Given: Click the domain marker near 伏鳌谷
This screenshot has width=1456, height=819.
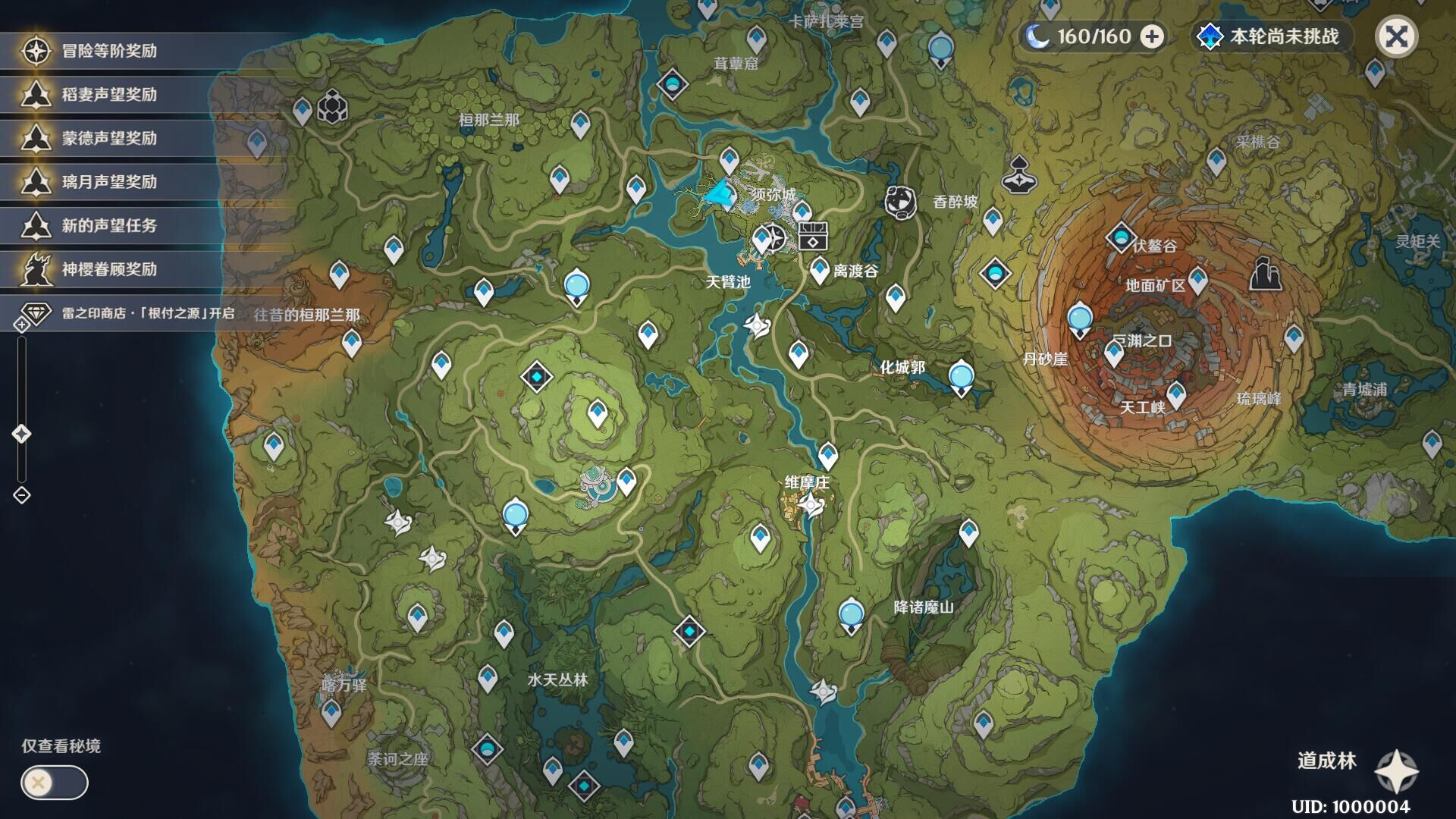Looking at the screenshot, I should (1120, 237).
